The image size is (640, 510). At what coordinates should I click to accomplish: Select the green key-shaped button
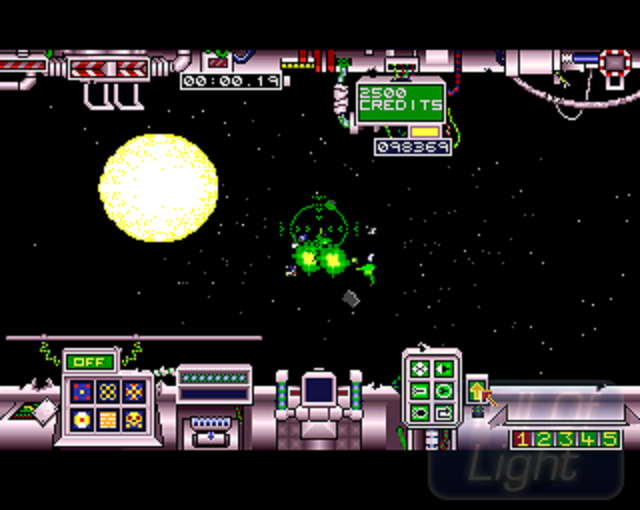pos(421,391)
